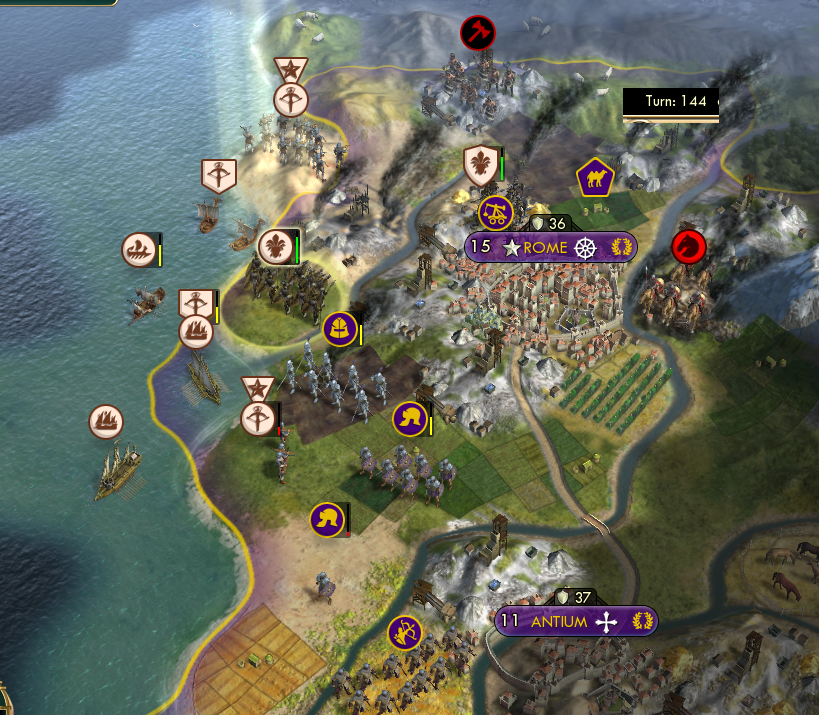Click the round fleur-de-lis unit flag
Viewport: 819px width, 715px height.
(275, 246)
